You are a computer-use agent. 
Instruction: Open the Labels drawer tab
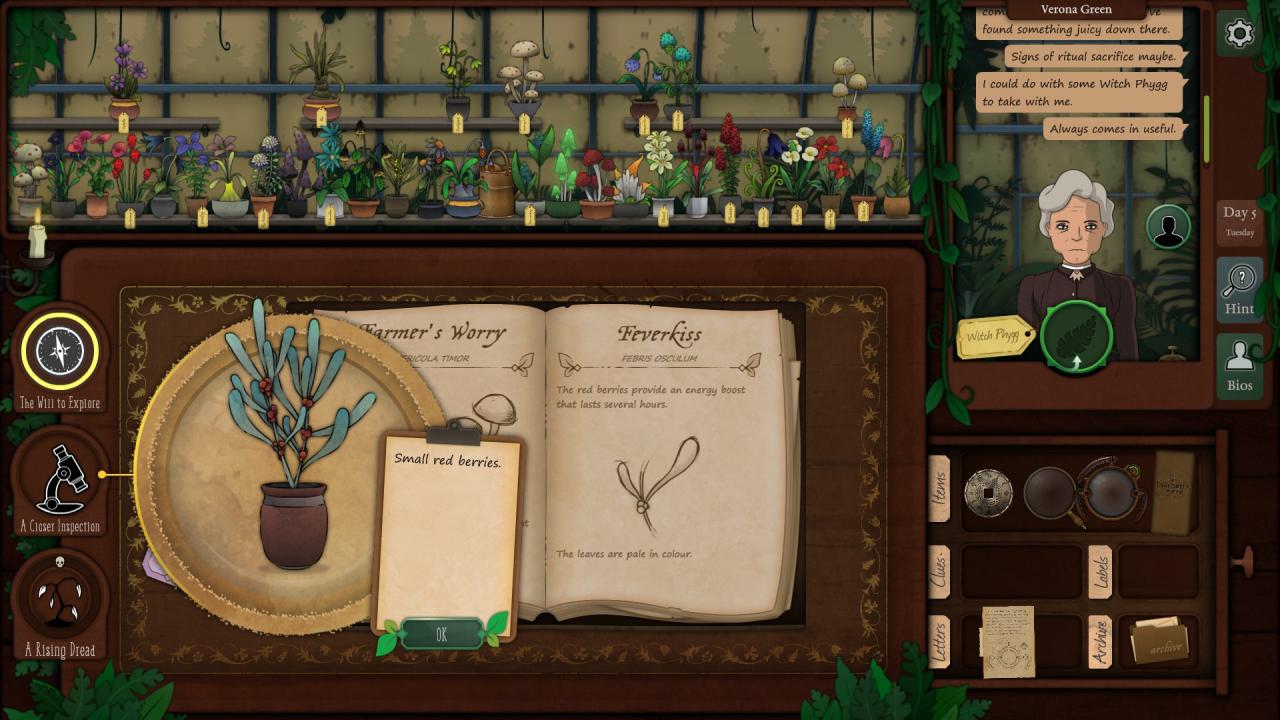pyautogui.click(x=1100, y=572)
